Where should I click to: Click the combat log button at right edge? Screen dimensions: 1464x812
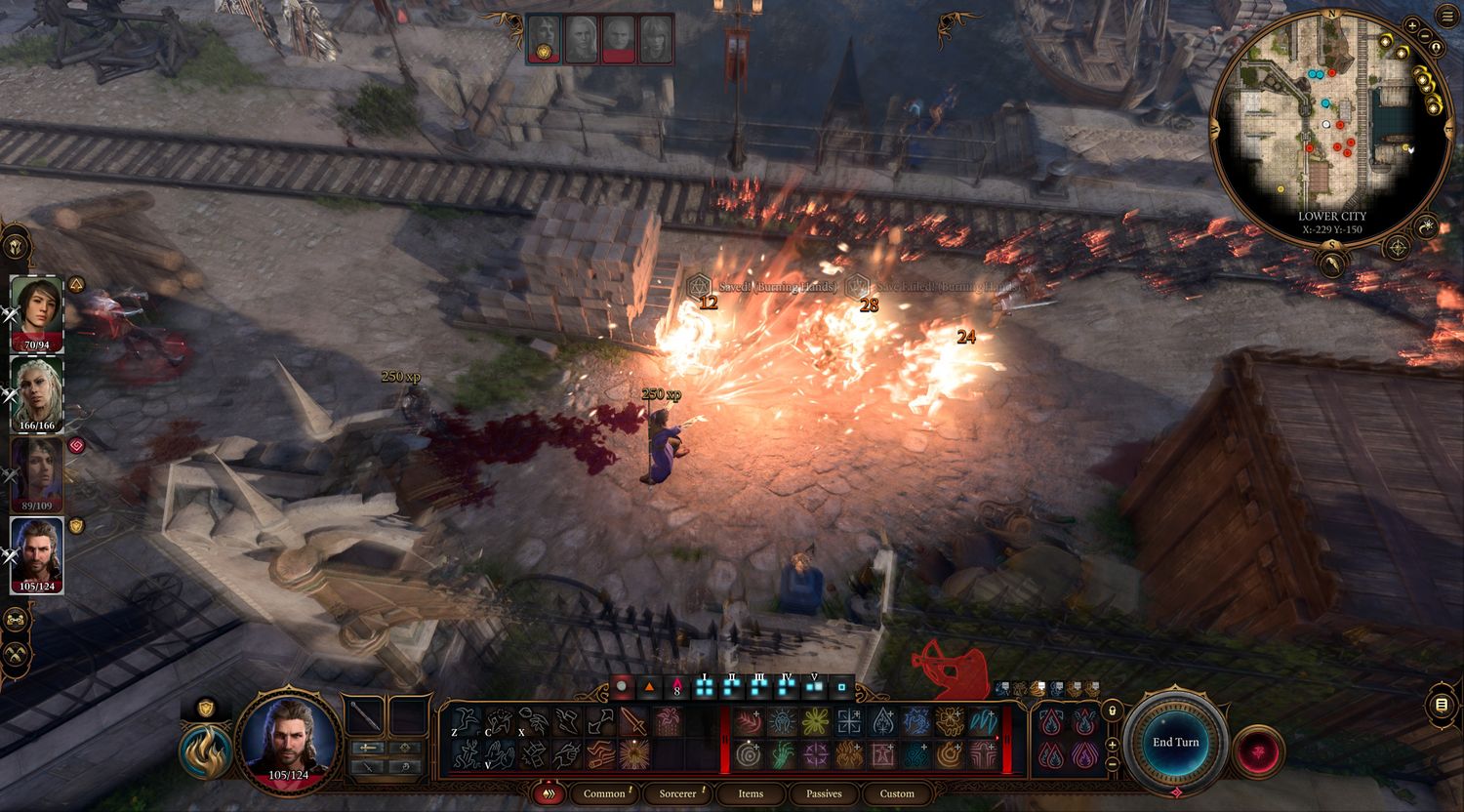1442,705
